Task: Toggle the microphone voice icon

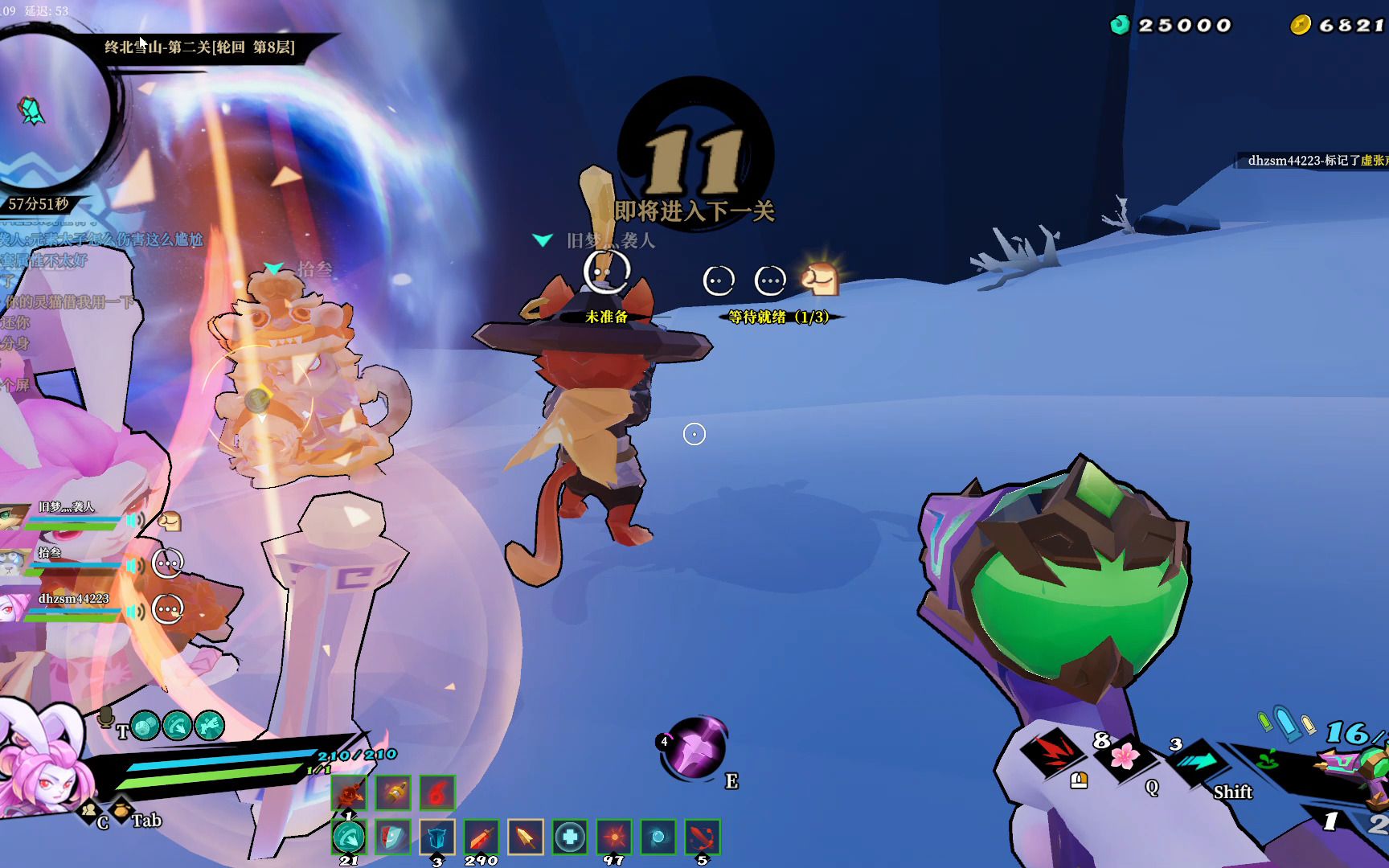Action: [105, 717]
